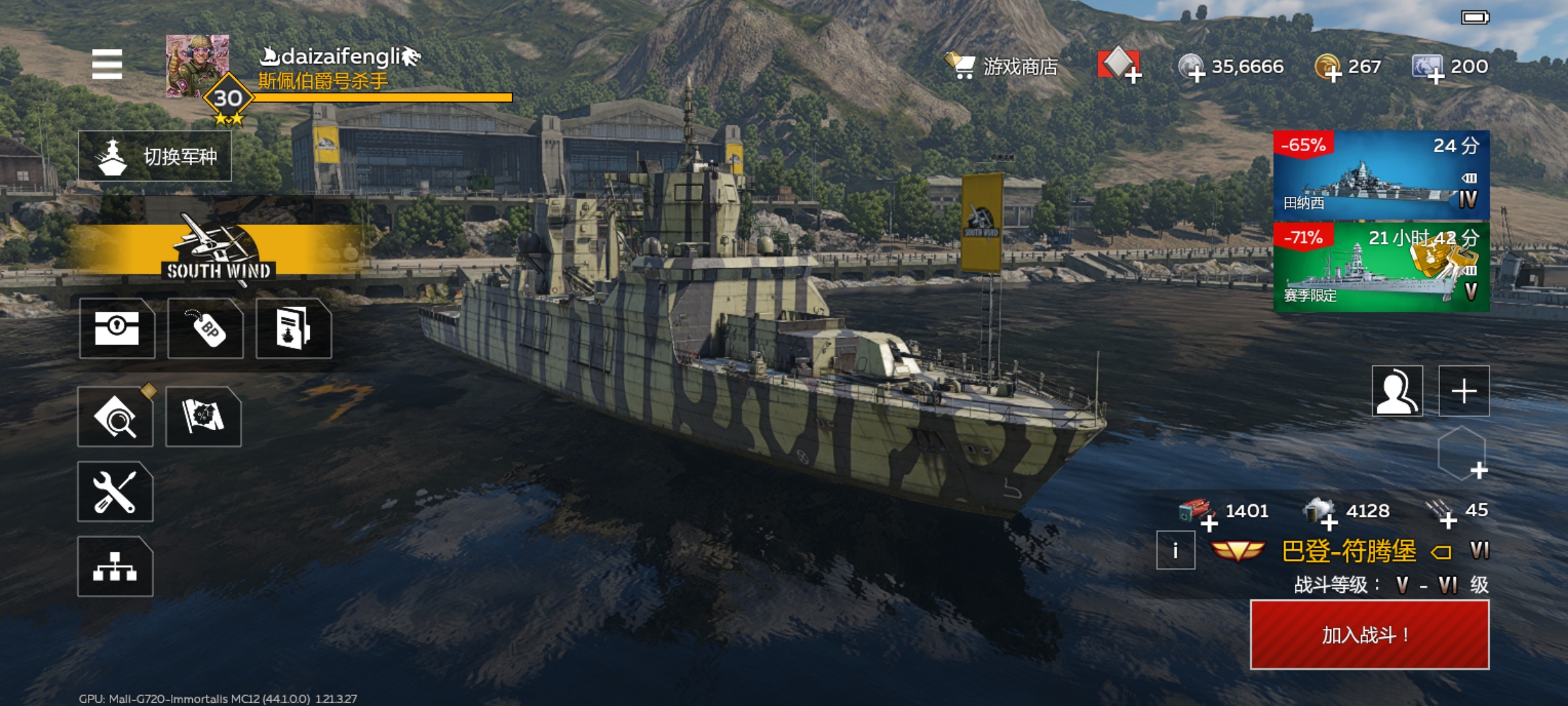1568x706 pixels.
Task: Open the locked crate icon
Action: [x=117, y=328]
